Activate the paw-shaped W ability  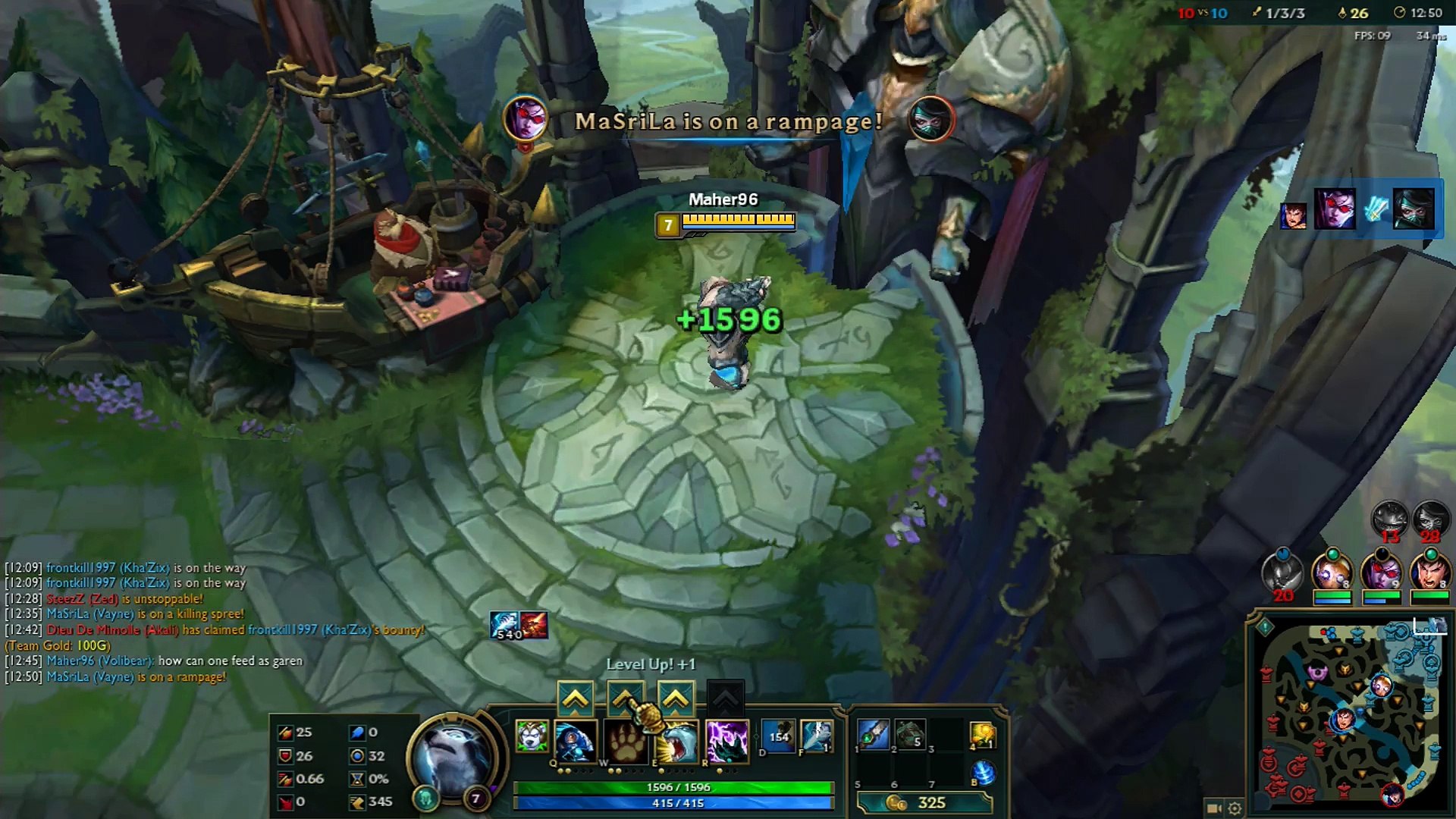625,741
